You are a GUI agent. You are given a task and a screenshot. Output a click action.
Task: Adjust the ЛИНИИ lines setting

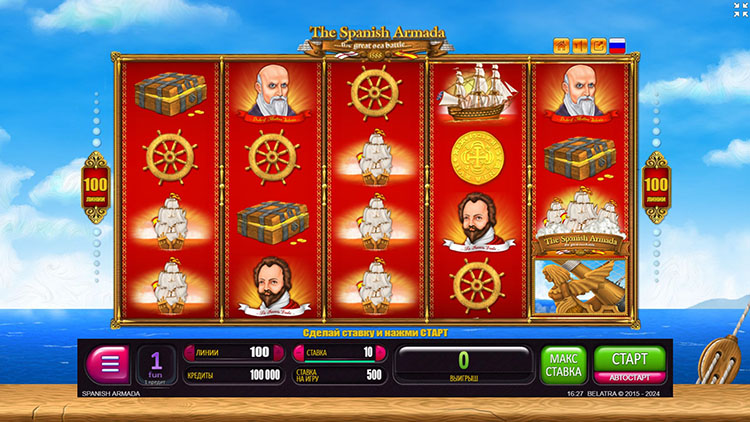tap(228, 352)
